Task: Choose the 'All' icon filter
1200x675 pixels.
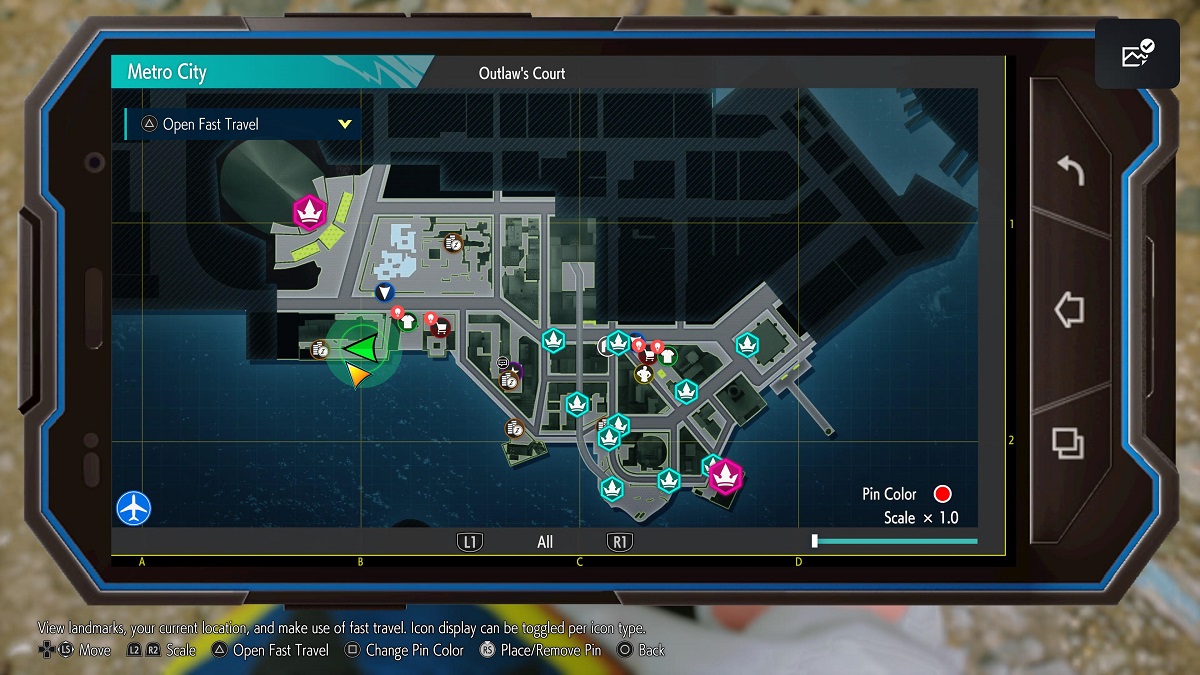Action: tap(545, 542)
